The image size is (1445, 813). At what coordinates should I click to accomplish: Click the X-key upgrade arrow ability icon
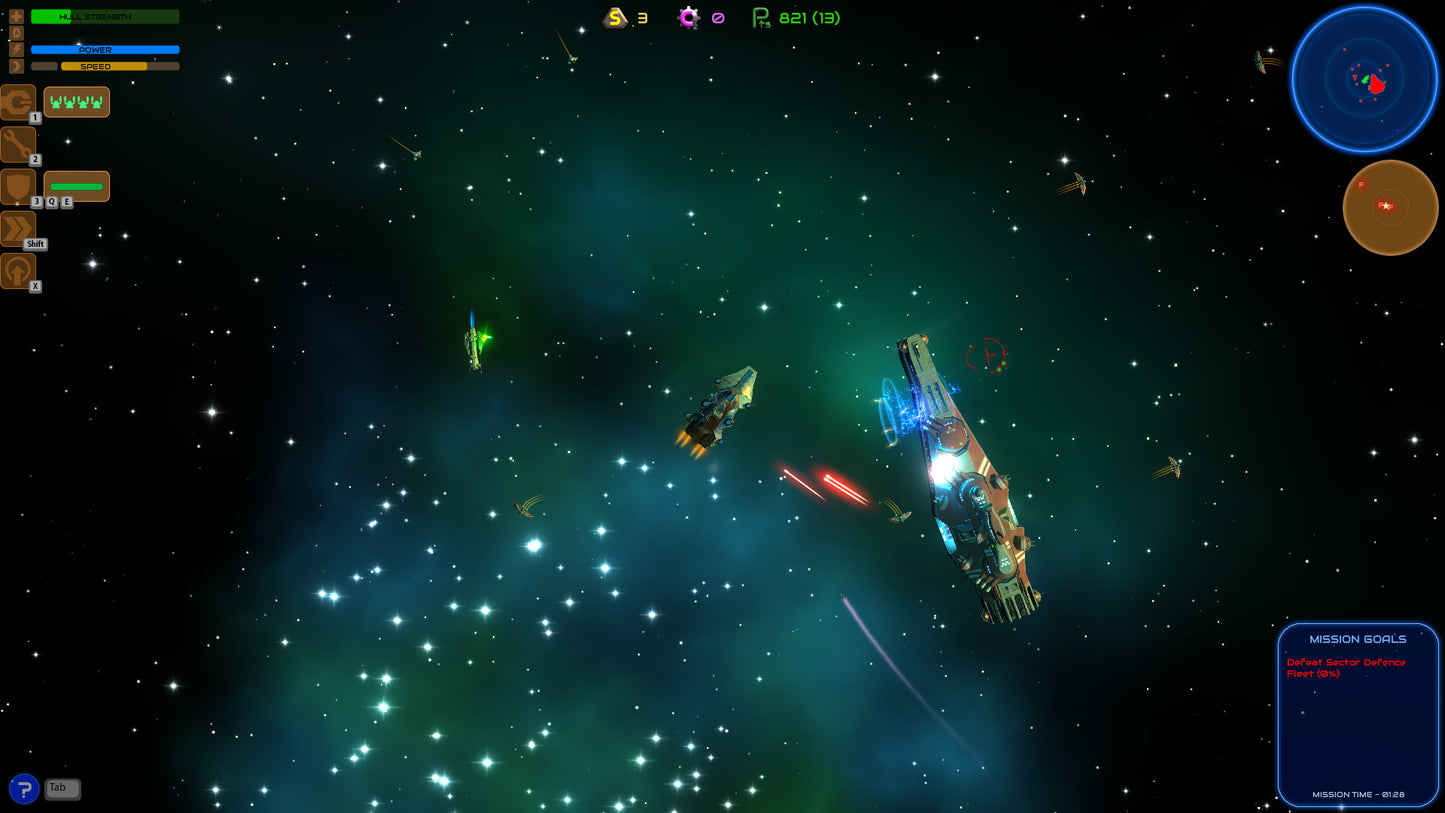pos(18,270)
